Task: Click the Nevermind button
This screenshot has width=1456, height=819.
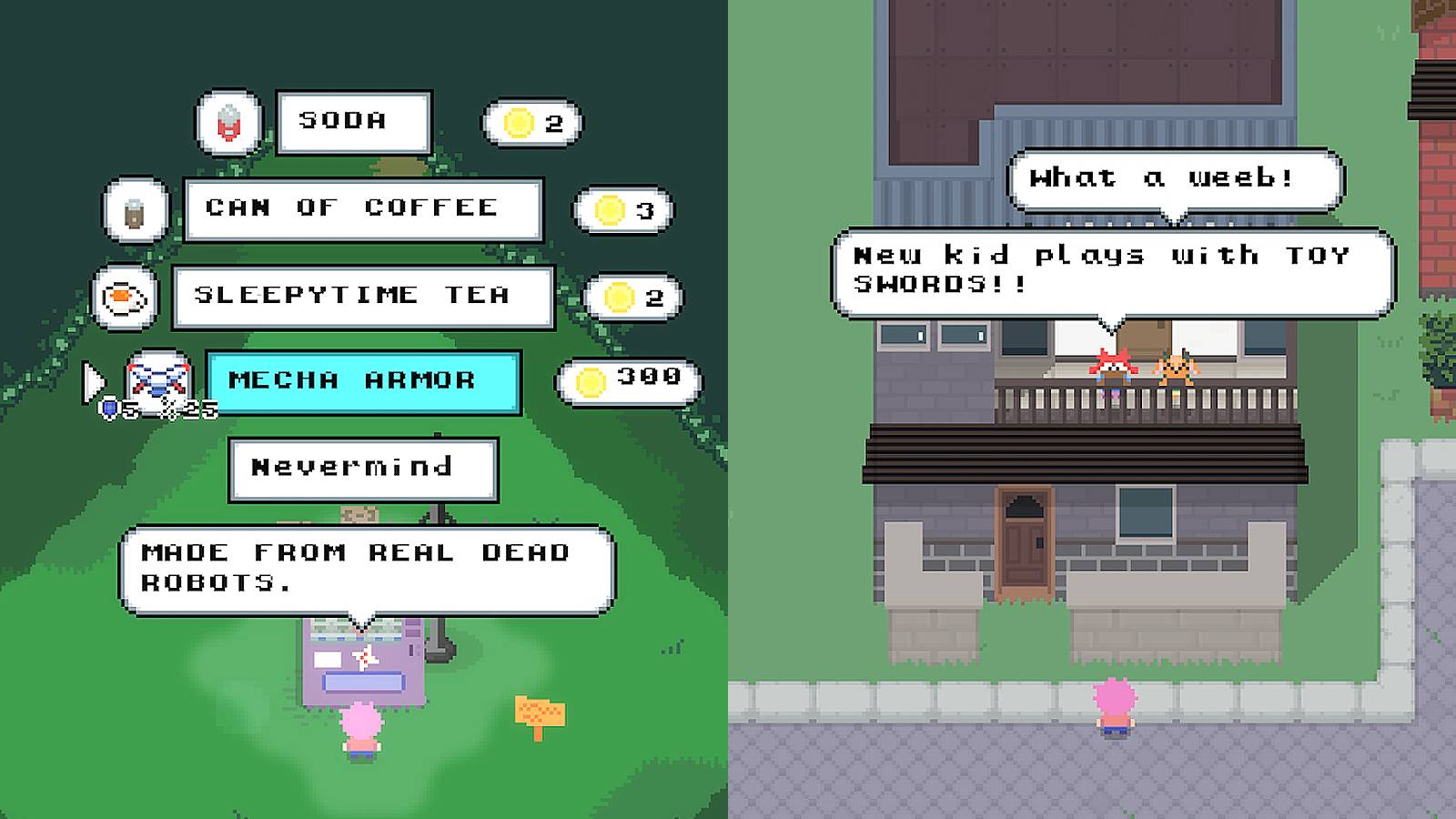Action: pyautogui.click(x=362, y=468)
